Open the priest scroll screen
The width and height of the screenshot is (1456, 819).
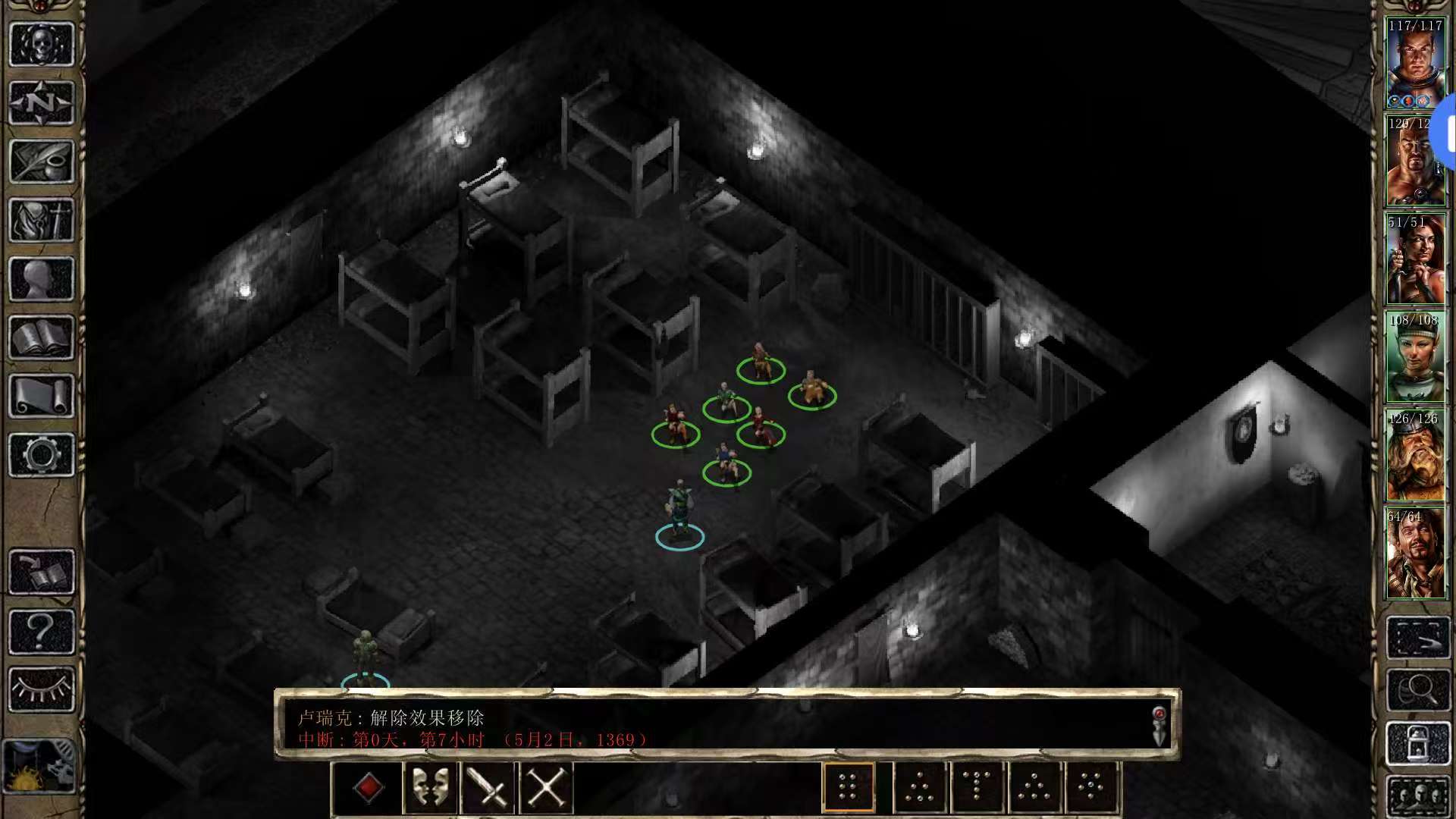coord(42,397)
